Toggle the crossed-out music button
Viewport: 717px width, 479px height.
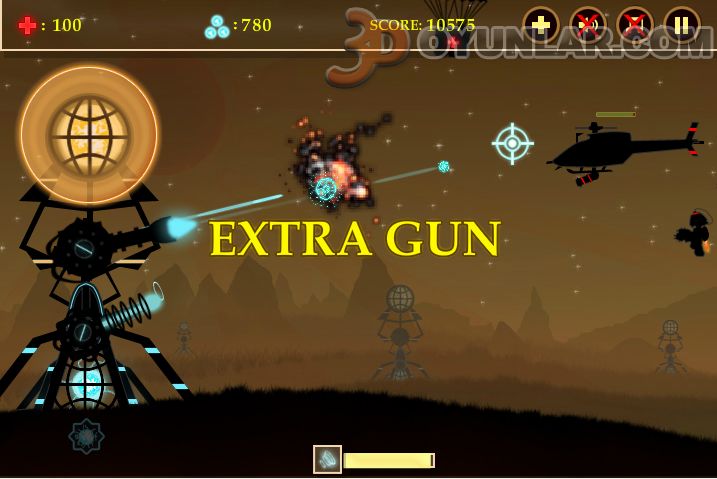coord(635,25)
